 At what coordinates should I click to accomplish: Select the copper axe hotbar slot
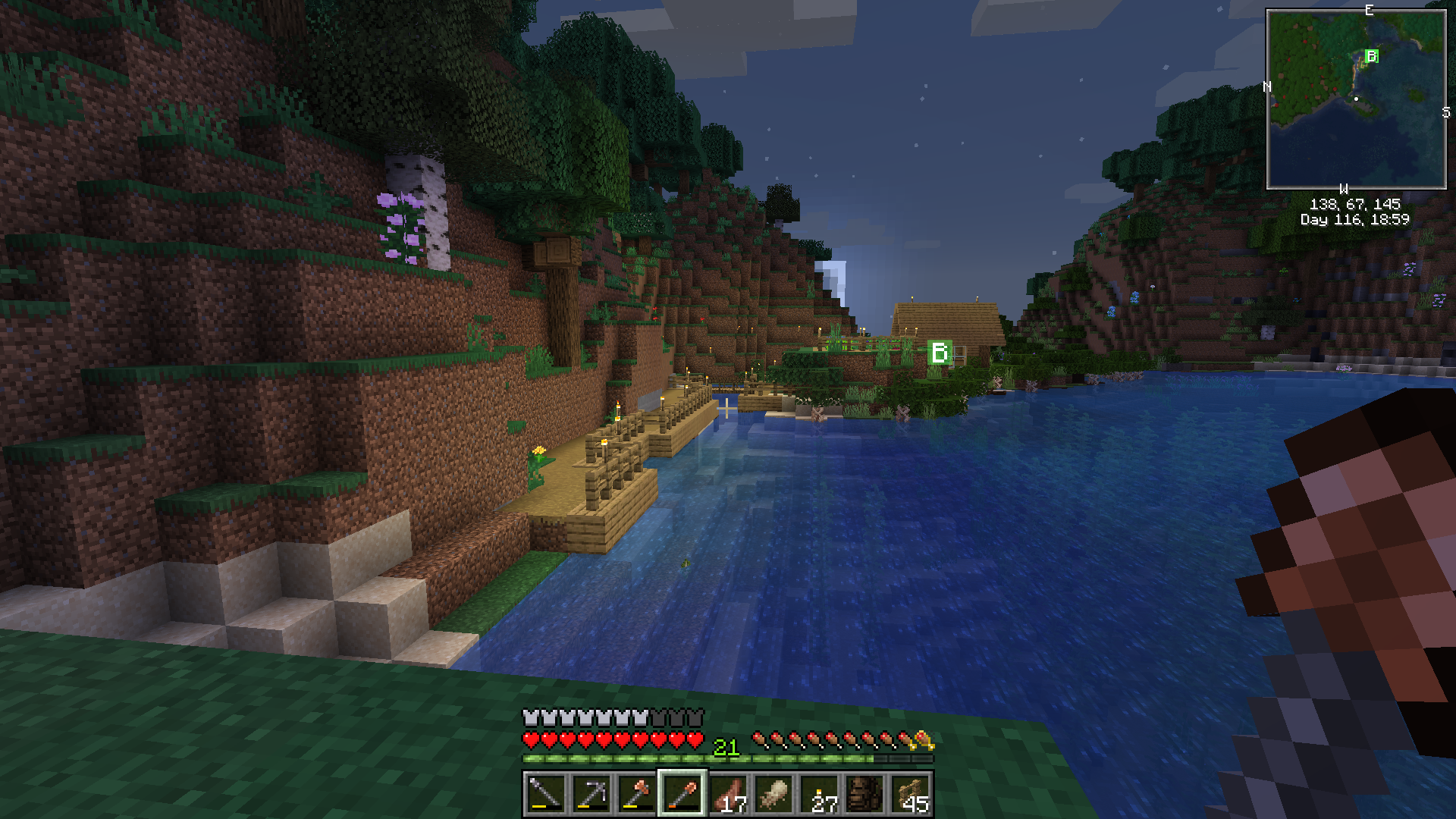[637, 794]
